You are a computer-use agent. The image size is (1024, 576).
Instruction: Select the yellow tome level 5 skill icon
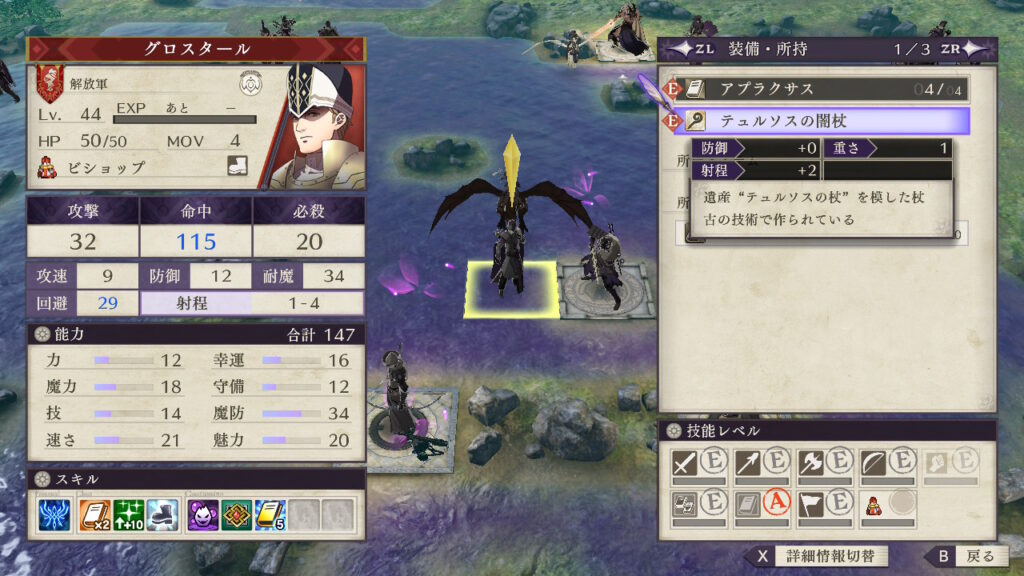tap(269, 516)
